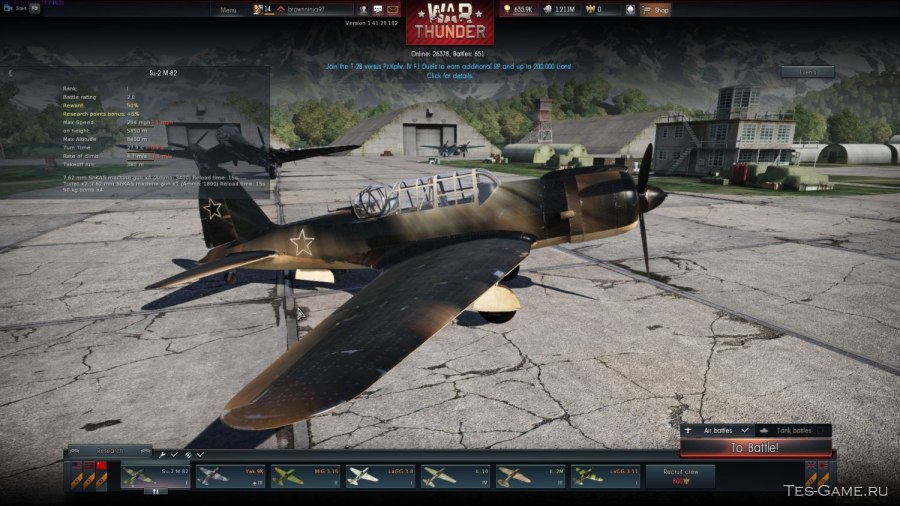Click the T-28 versus Pz.Kpfw. IV duels news link
The image size is (900, 506).
coord(434,66)
